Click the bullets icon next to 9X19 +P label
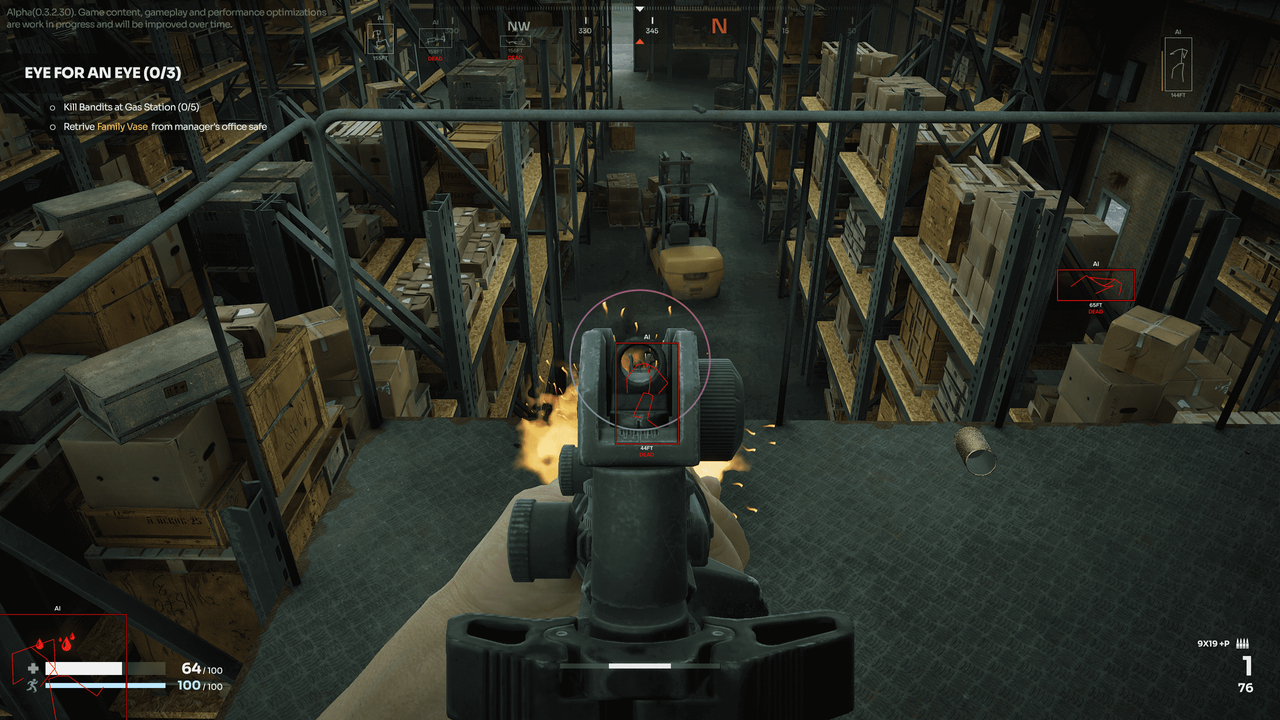The height and width of the screenshot is (720, 1280). tap(1242, 645)
